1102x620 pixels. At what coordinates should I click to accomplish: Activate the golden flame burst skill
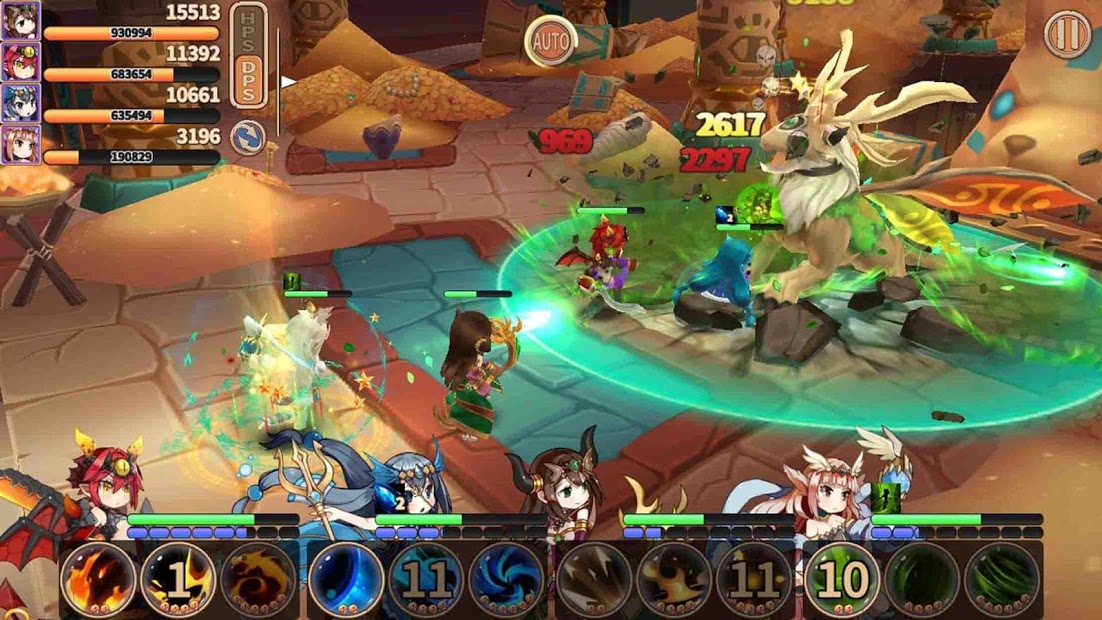[x=674, y=579]
